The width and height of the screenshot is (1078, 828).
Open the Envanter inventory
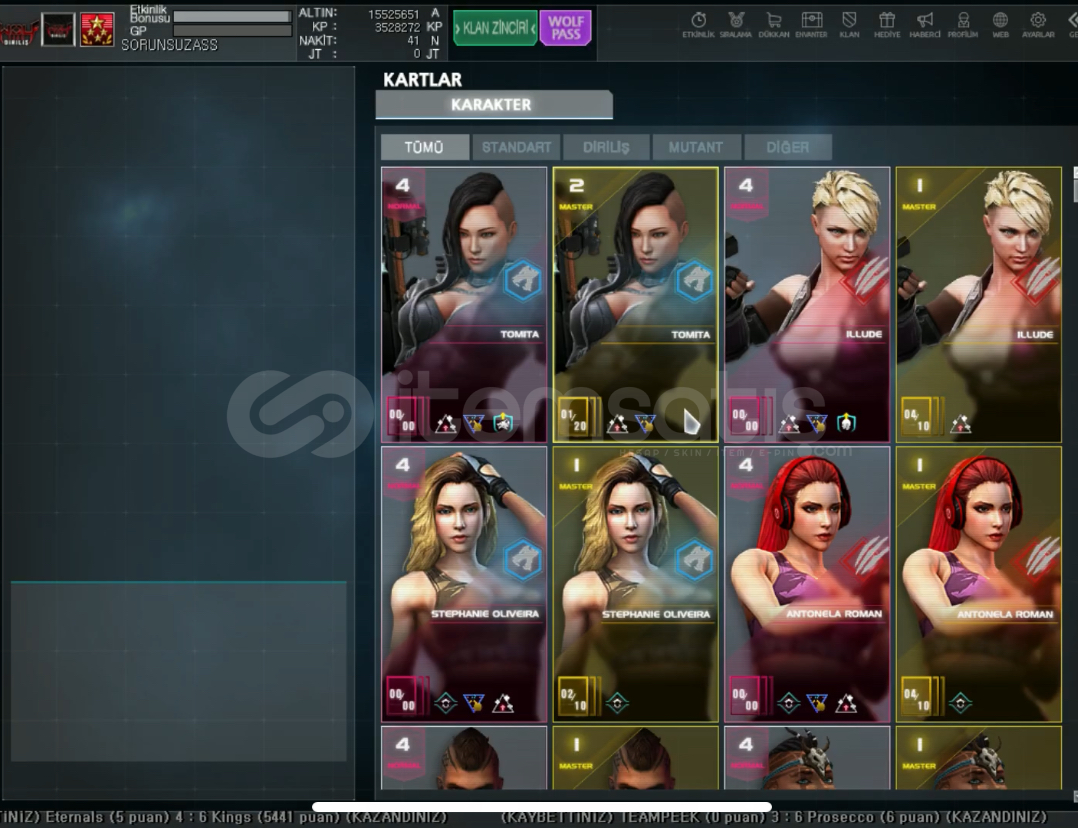click(811, 24)
